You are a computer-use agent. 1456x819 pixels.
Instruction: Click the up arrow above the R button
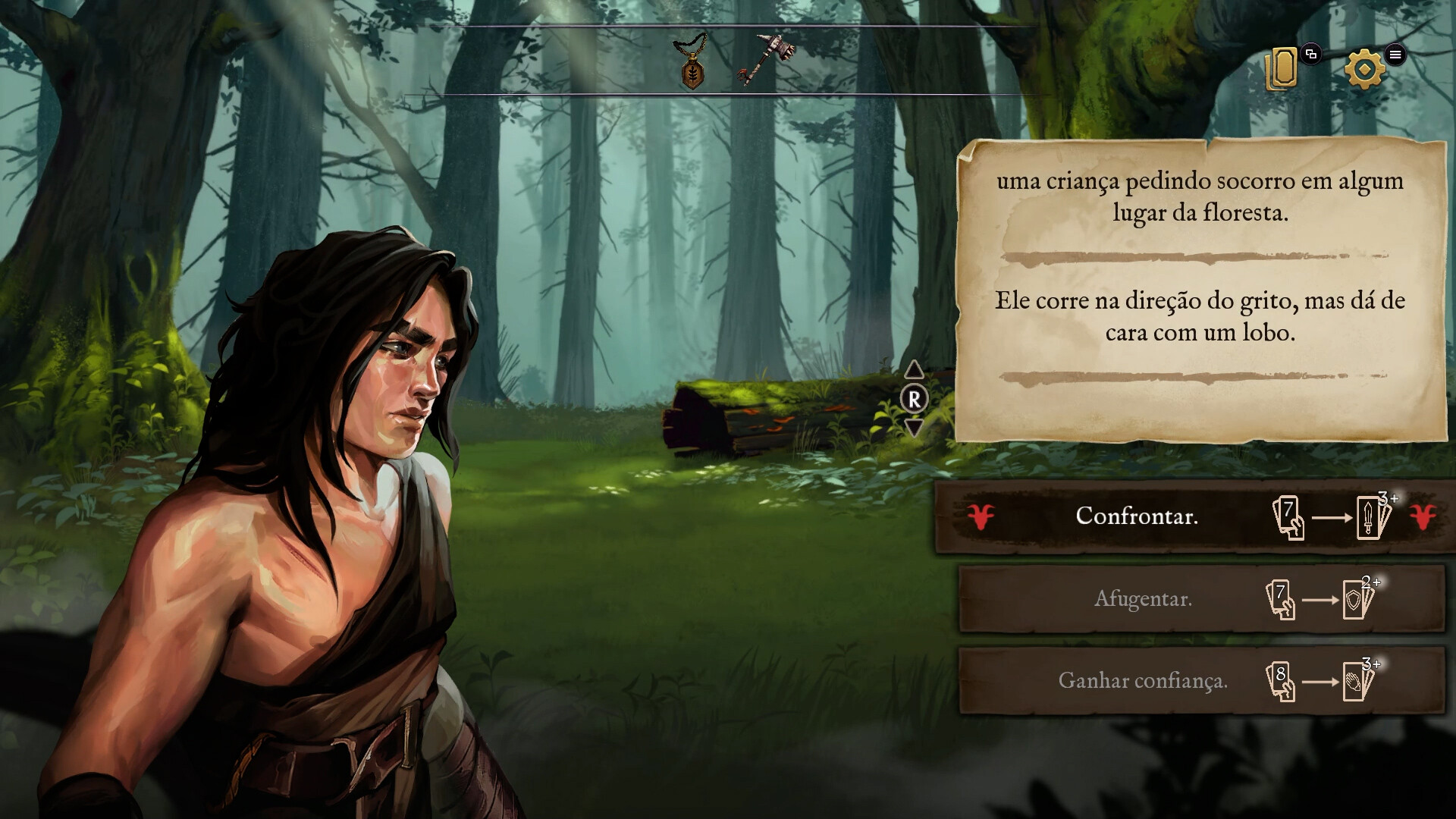pyautogui.click(x=915, y=371)
